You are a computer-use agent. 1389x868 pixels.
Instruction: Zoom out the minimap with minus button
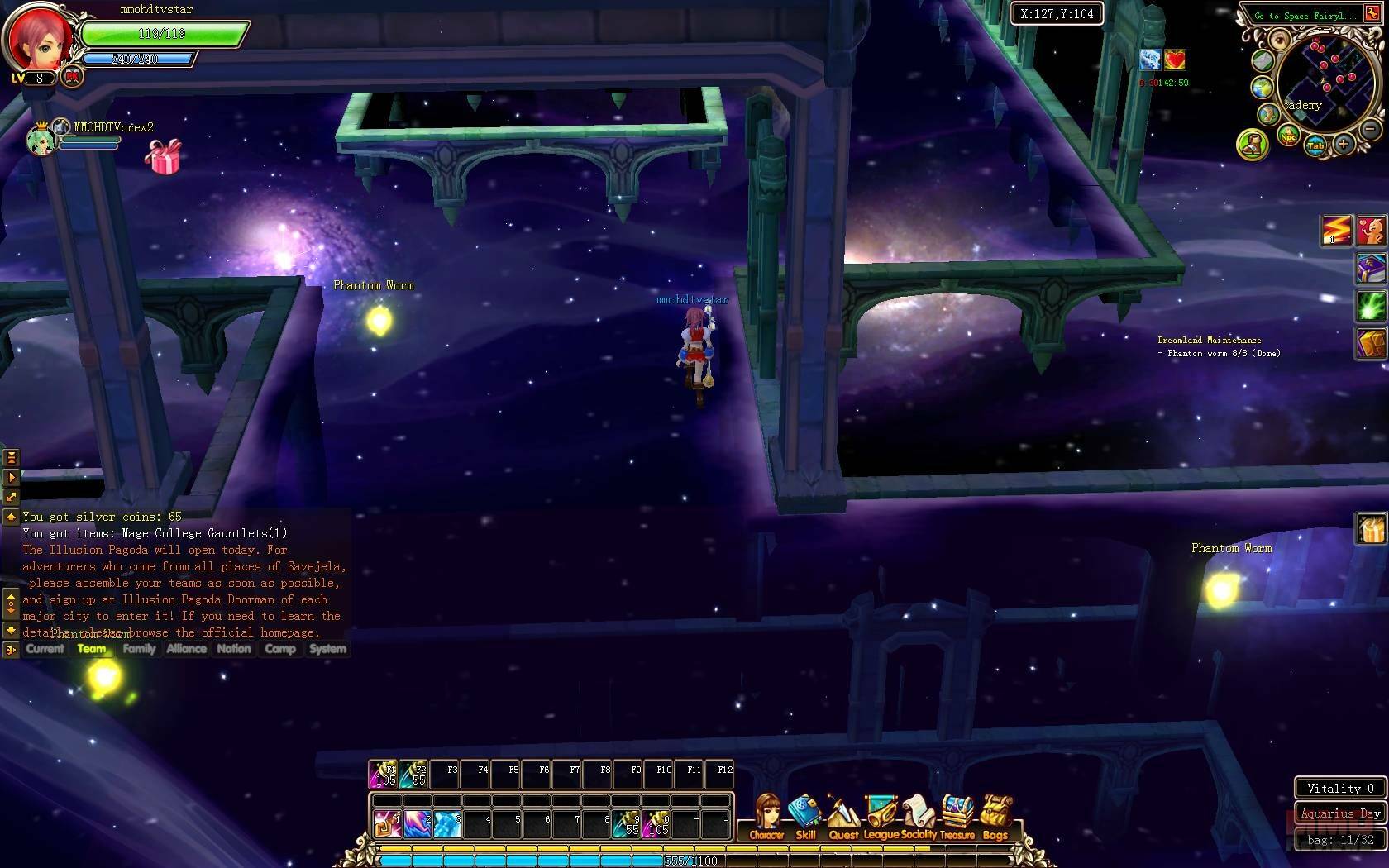1370,129
